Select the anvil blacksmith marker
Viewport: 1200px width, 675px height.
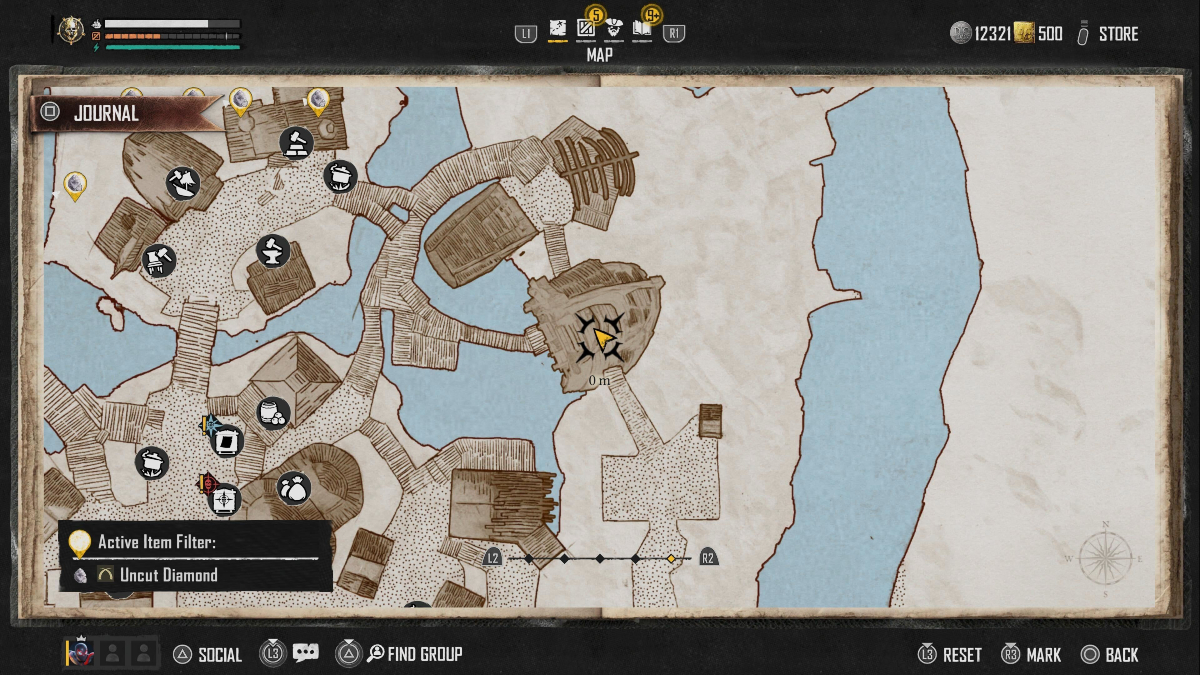273,250
